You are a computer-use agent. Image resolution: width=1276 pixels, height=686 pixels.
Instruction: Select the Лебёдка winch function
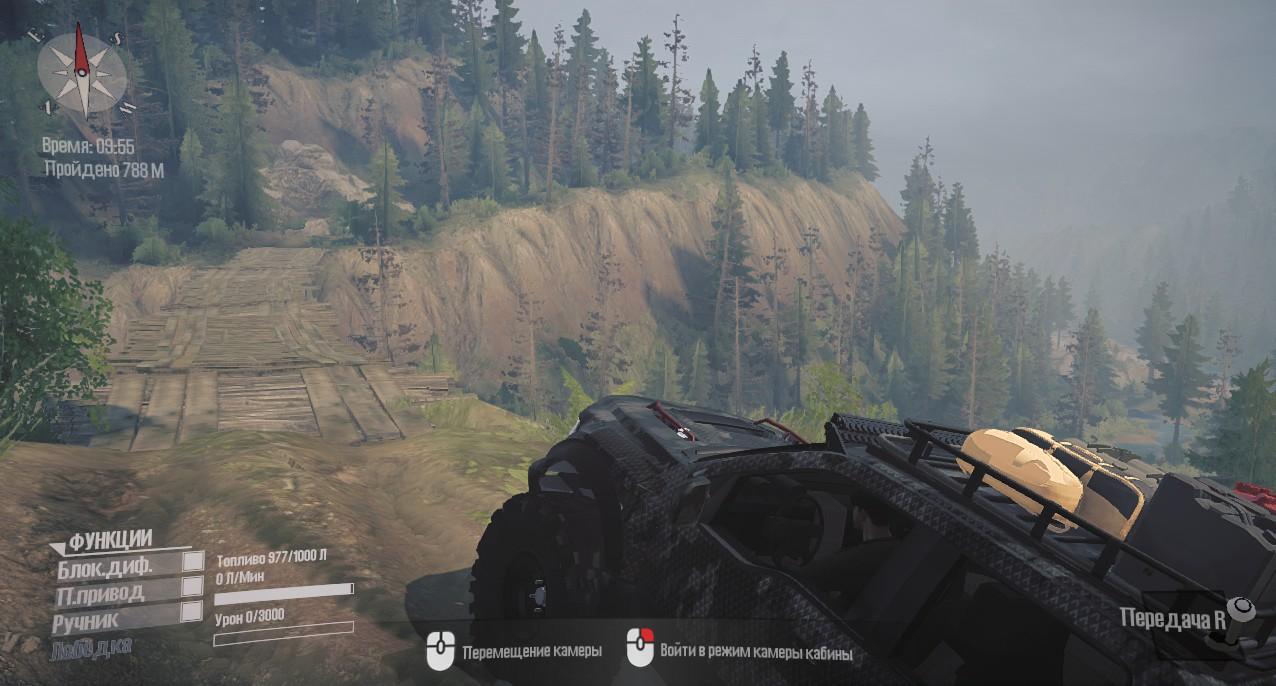click(x=91, y=648)
